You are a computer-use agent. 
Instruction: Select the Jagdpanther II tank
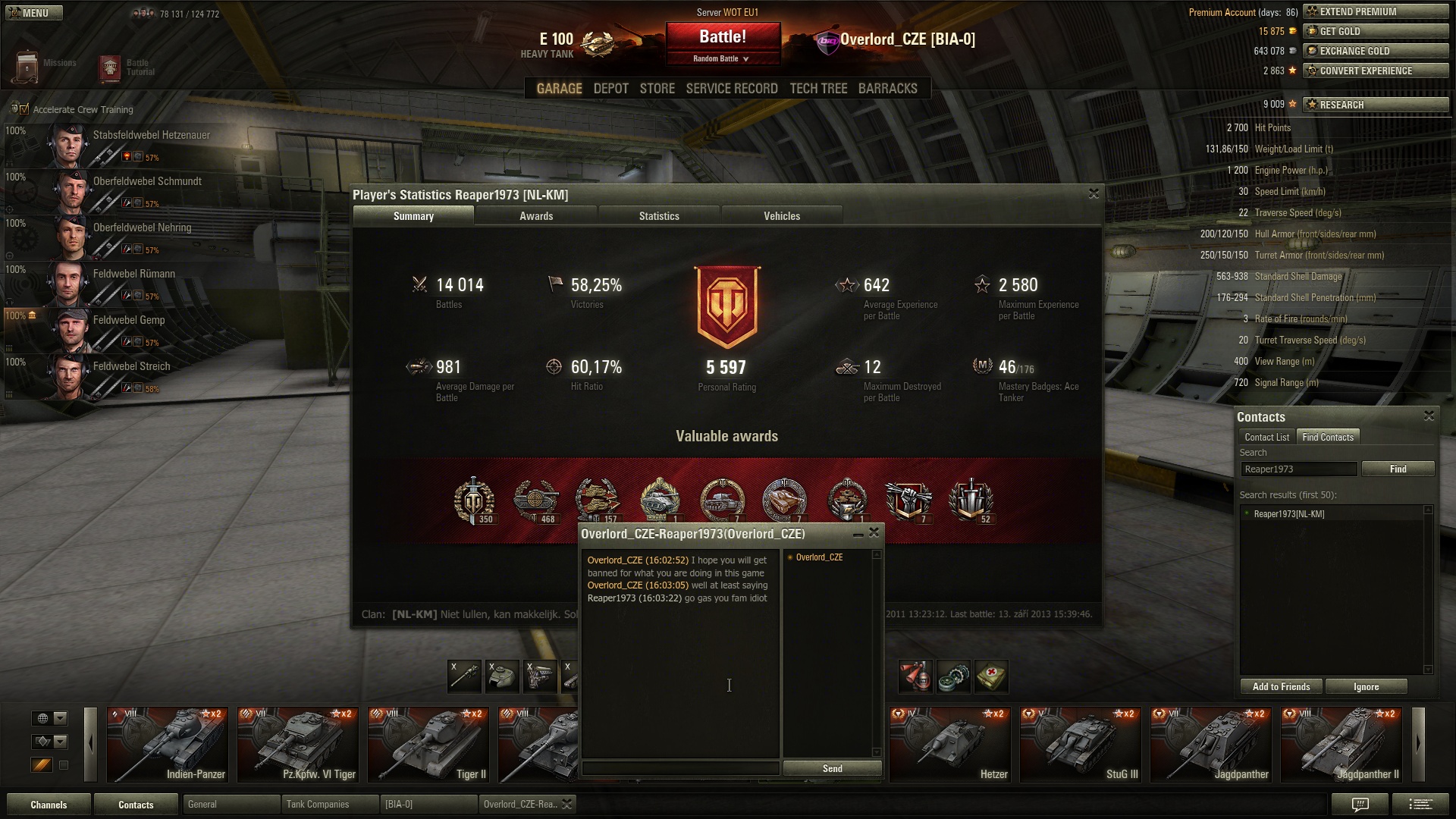1341,745
